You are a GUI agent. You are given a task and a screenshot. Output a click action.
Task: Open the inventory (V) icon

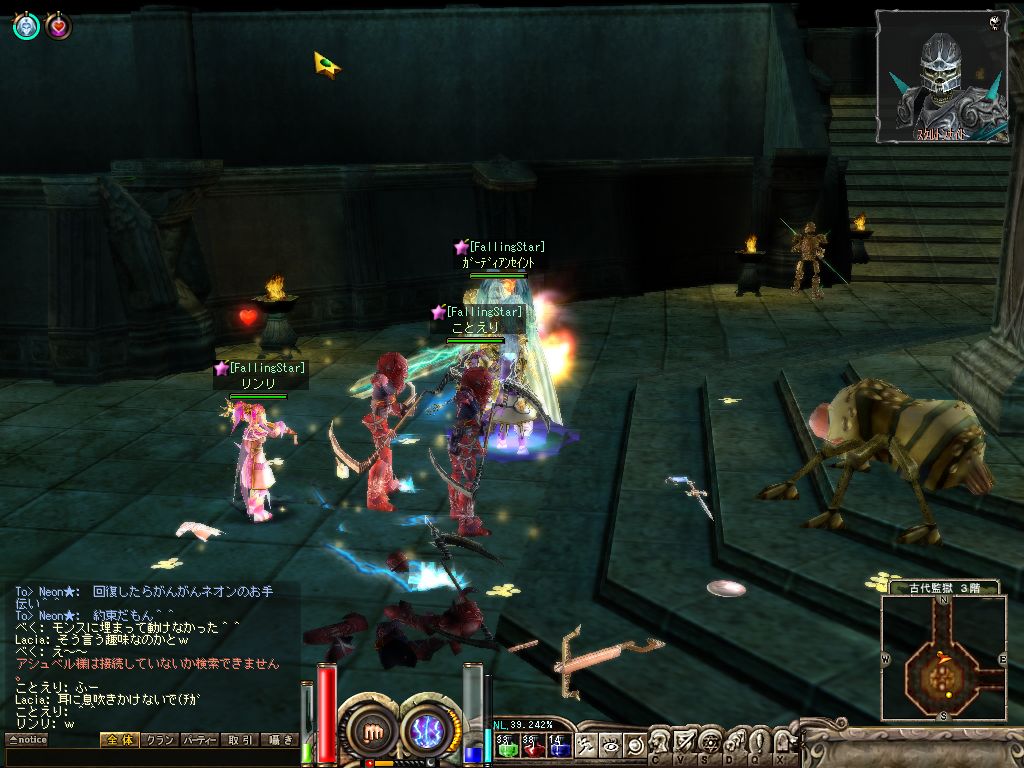pyautogui.click(x=686, y=742)
